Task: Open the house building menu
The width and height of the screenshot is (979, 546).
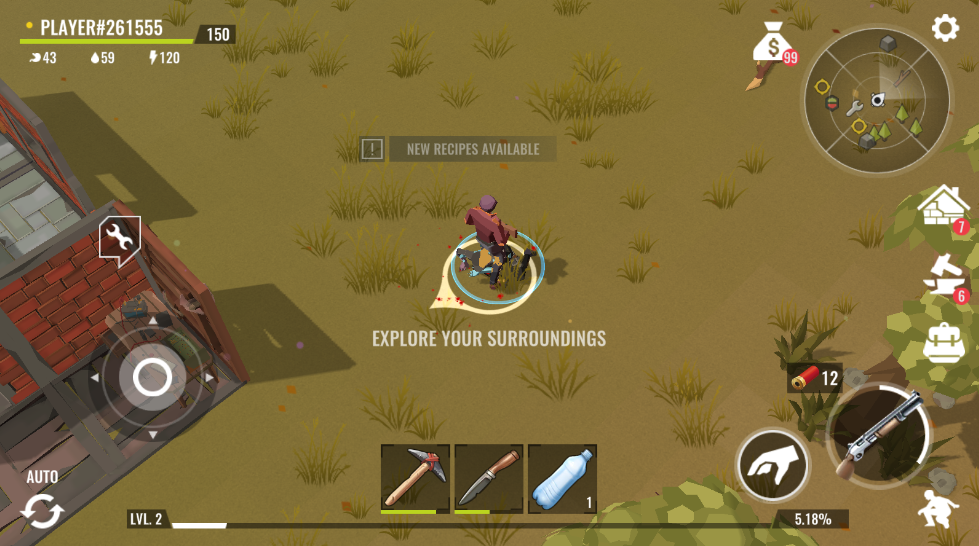Action: pos(943,208)
